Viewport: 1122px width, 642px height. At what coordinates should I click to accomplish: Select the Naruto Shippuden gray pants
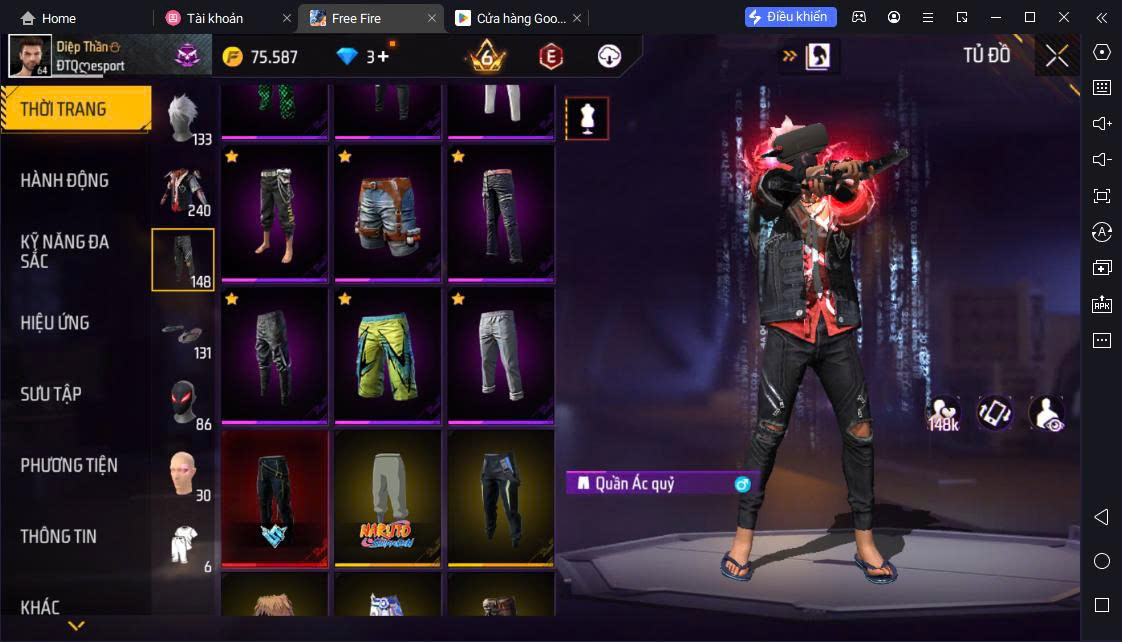click(387, 495)
